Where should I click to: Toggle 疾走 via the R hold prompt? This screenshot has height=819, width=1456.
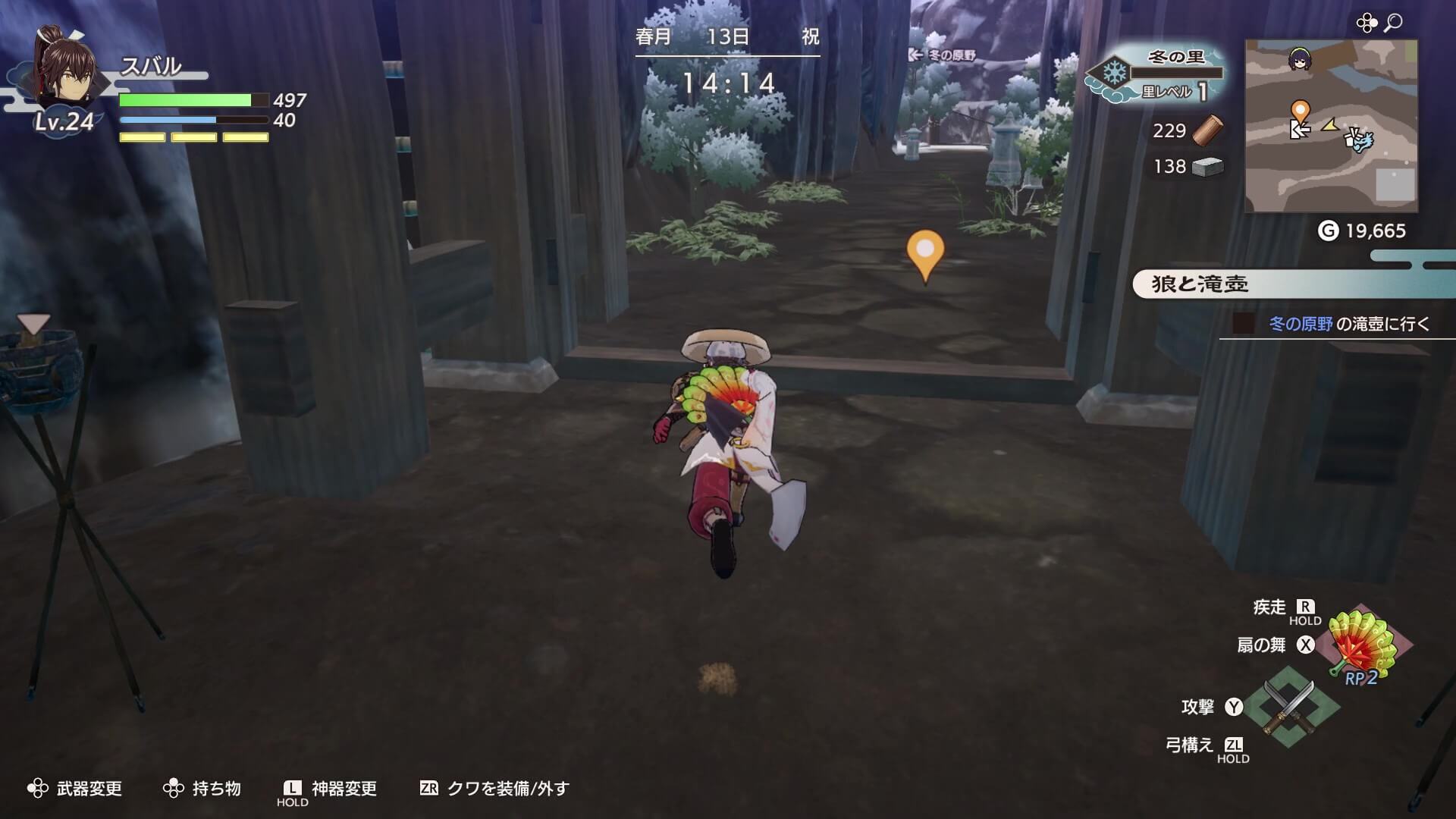click(1305, 607)
